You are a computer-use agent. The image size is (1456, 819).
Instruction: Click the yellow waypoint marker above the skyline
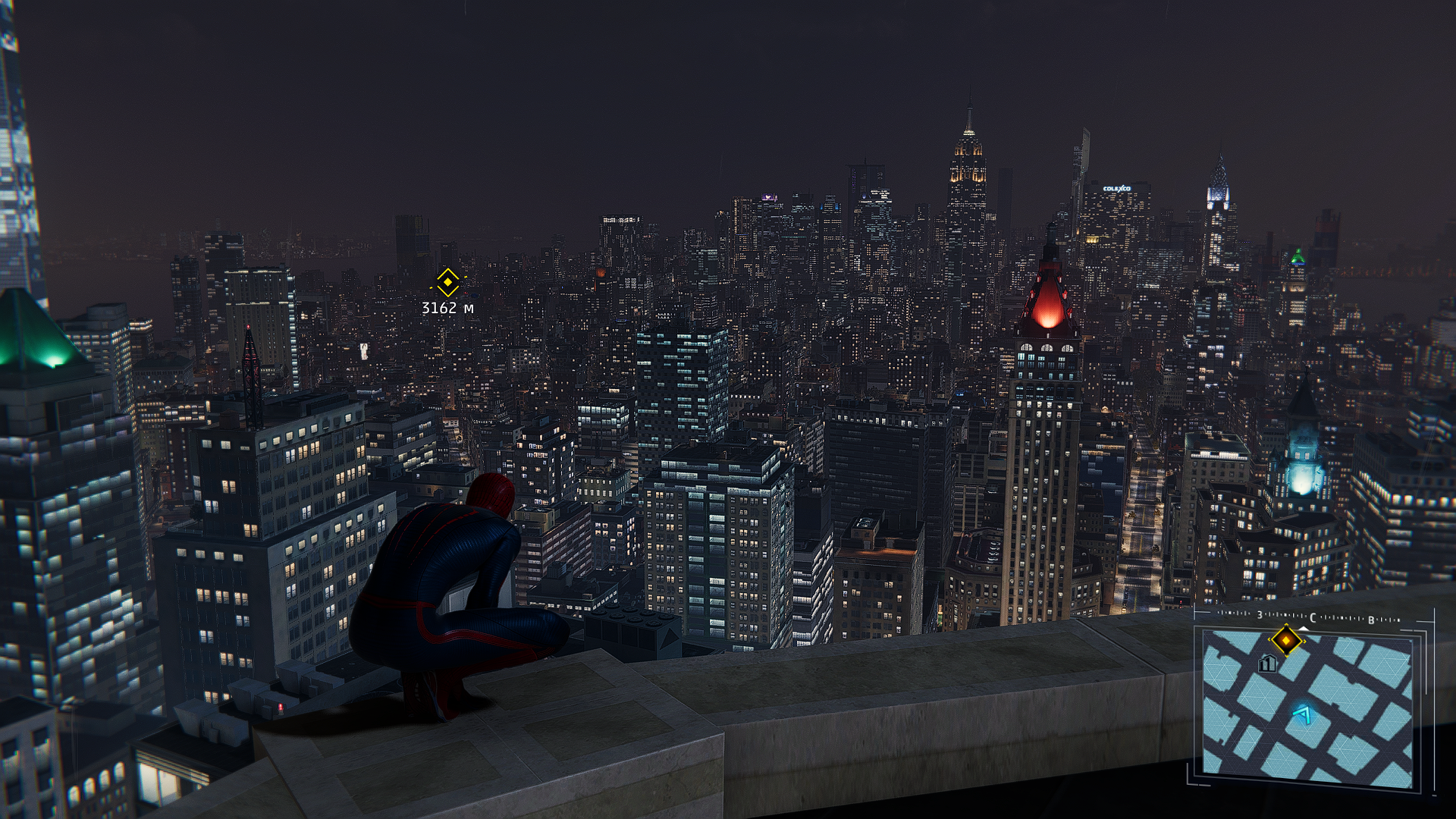[x=447, y=283]
